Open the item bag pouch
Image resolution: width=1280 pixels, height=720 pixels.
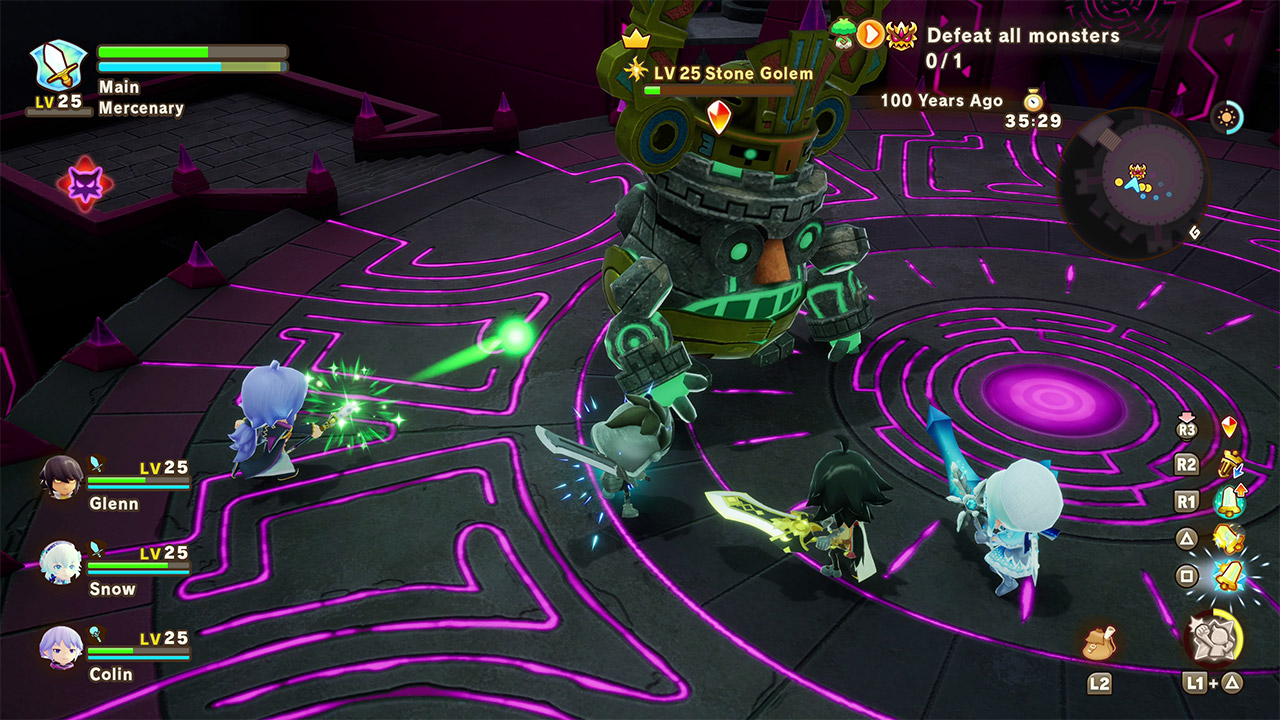(x=1099, y=641)
